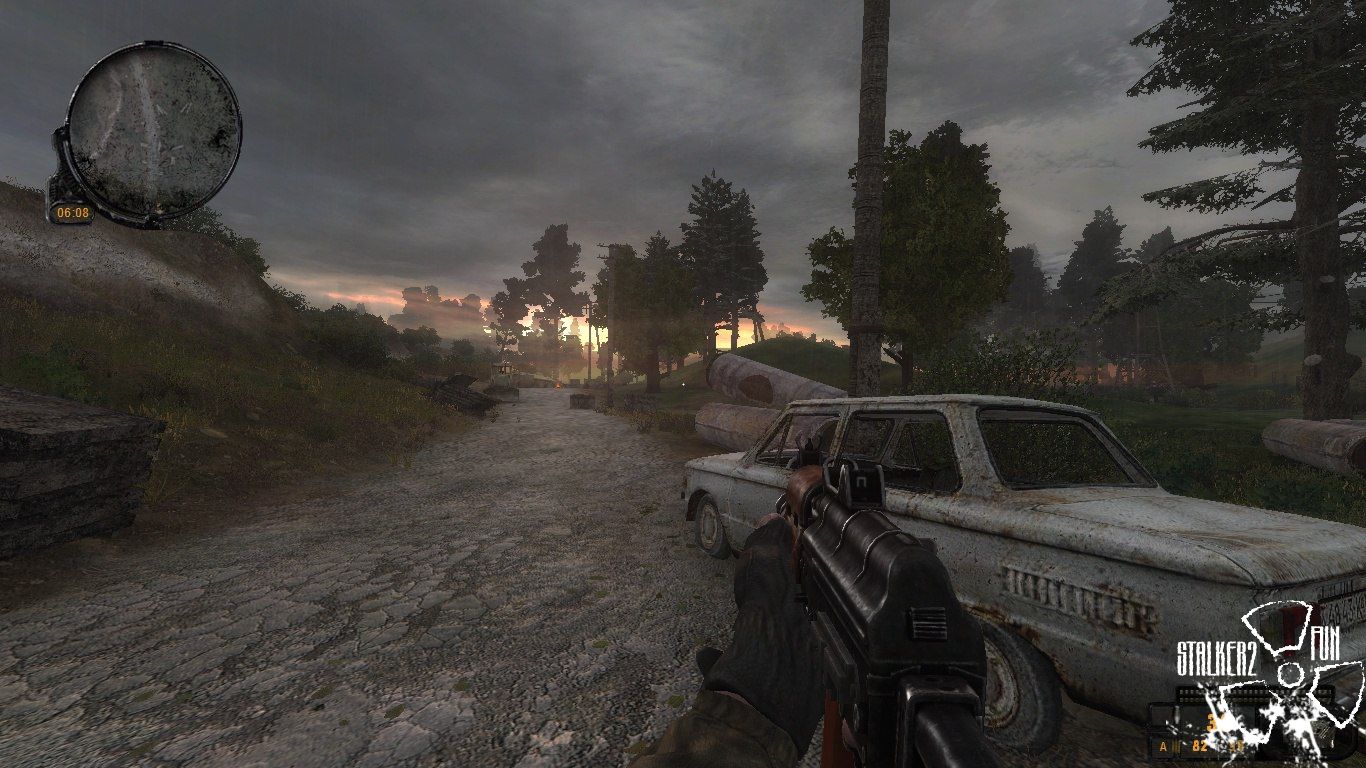The image size is (1366, 768).
Task: Click the circular minimap
Action: pyautogui.click(x=153, y=130)
